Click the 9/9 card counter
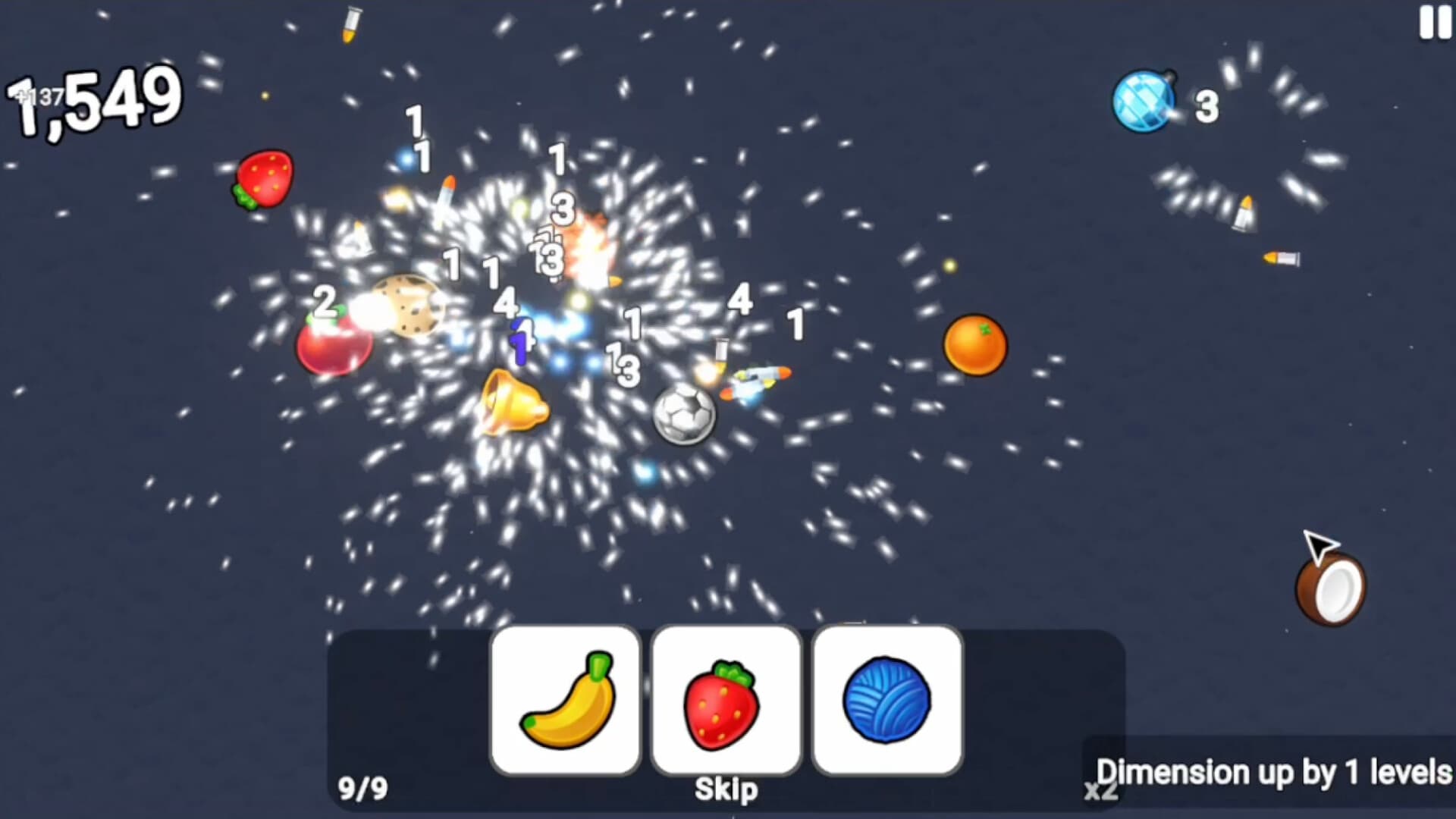The image size is (1456, 819). tap(362, 787)
